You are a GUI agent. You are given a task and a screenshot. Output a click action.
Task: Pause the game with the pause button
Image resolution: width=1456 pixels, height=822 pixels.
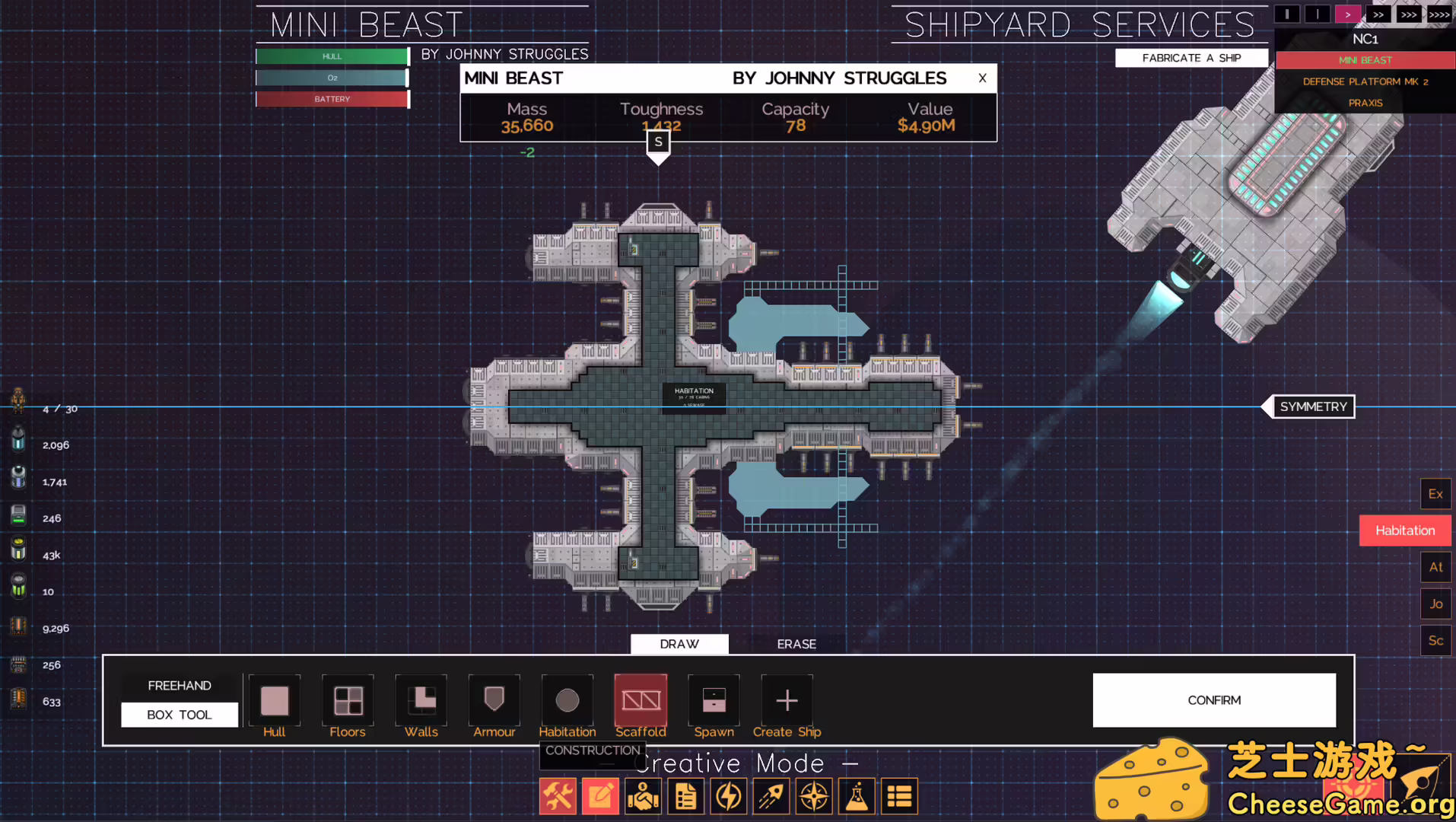[x=1286, y=14]
